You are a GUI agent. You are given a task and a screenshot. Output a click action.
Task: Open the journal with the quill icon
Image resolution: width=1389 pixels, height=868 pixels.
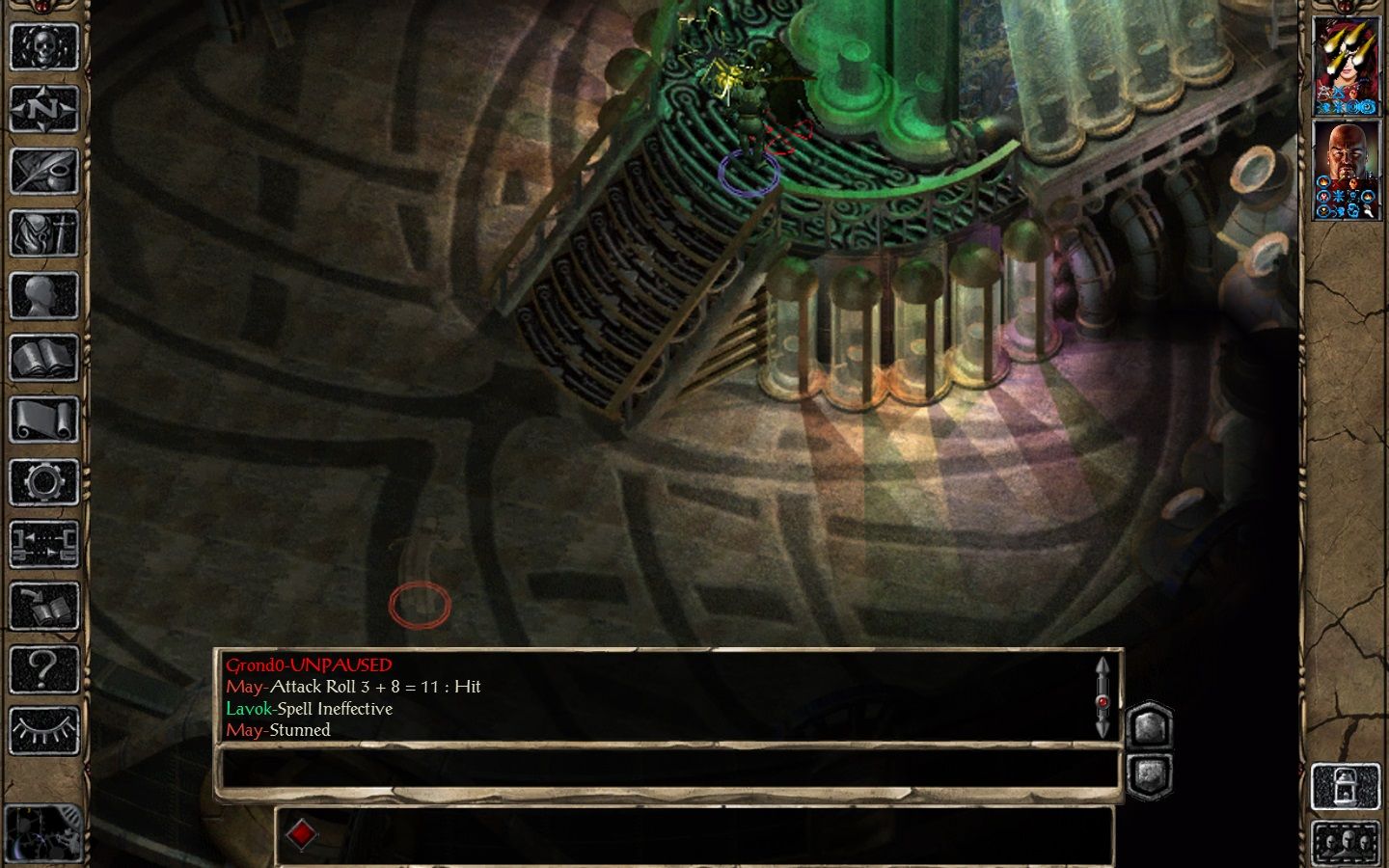pos(44,171)
